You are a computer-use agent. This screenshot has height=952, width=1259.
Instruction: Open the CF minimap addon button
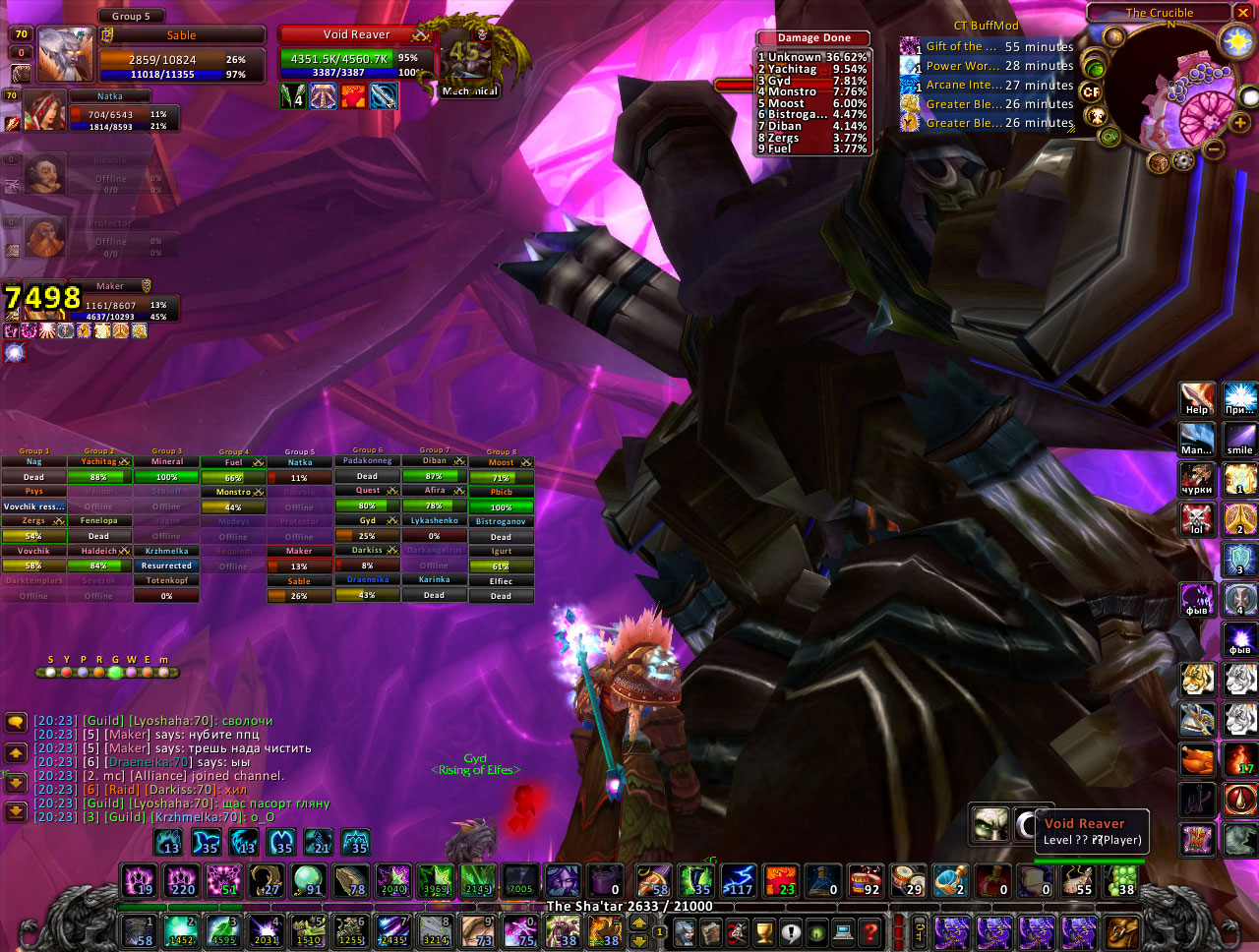(1091, 91)
